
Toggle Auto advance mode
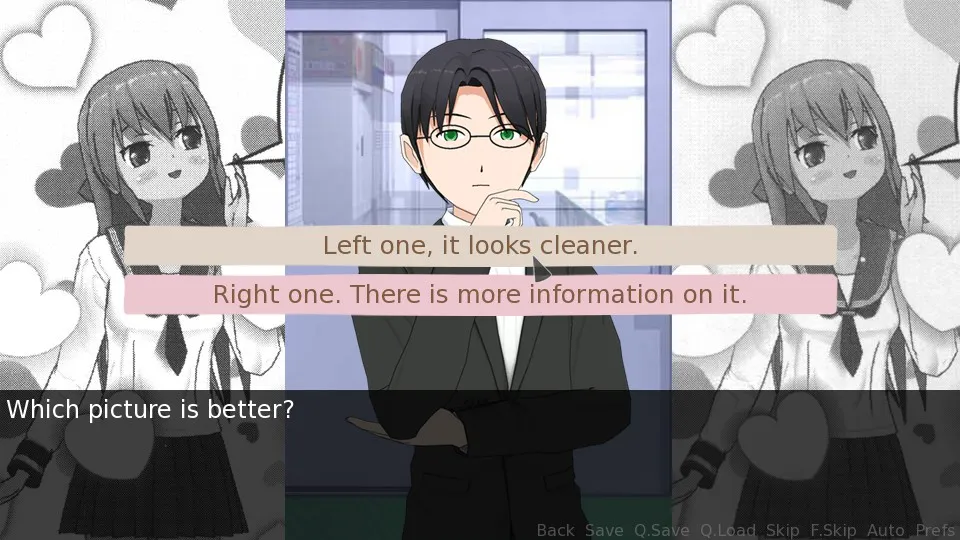[x=886, y=530]
